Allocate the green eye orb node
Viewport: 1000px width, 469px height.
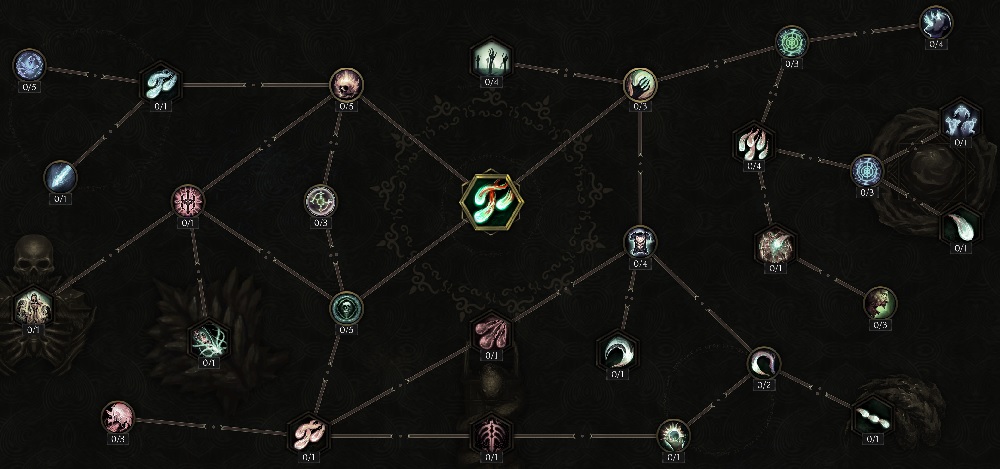point(347,306)
